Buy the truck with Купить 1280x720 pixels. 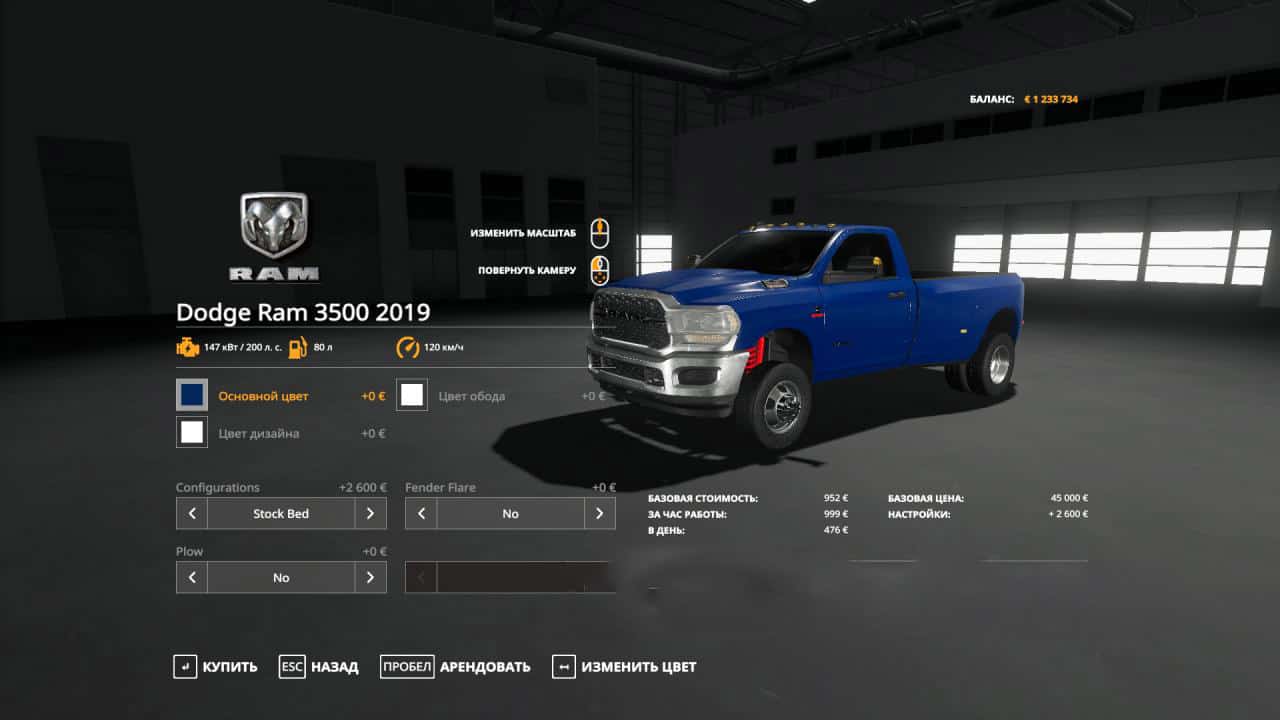[215, 667]
